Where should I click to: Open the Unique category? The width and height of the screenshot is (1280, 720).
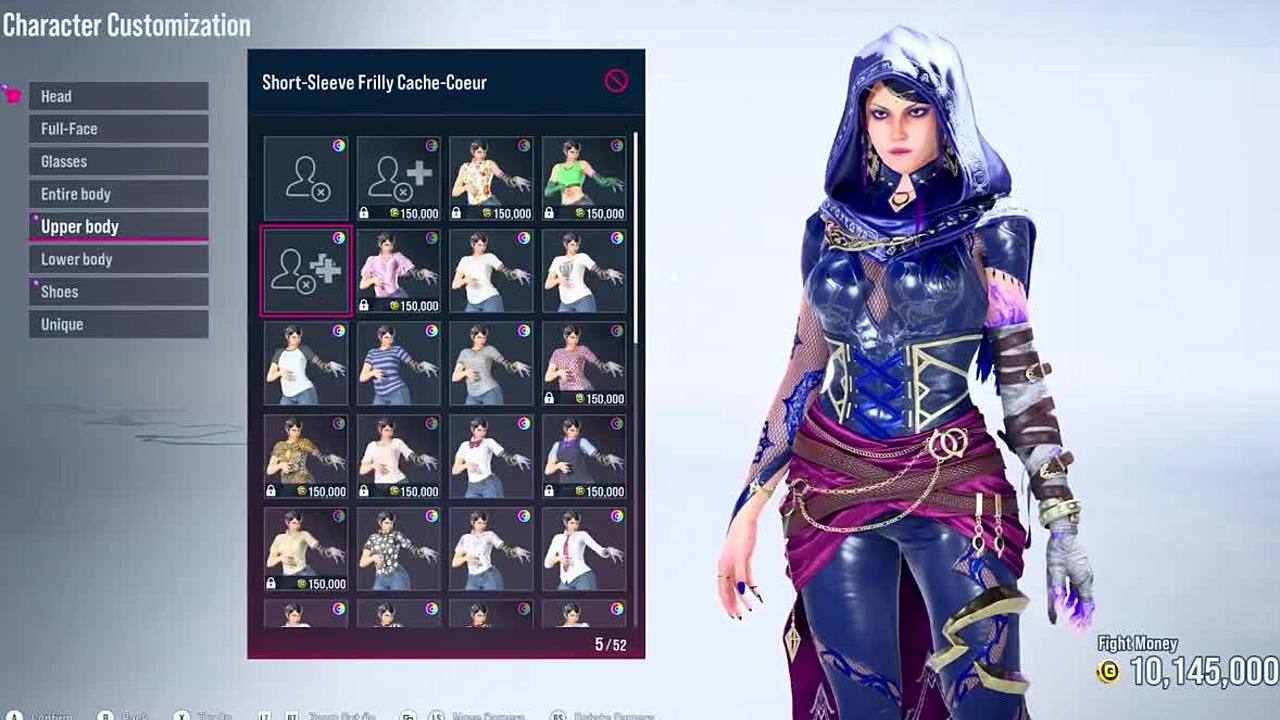[x=118, y=324]
